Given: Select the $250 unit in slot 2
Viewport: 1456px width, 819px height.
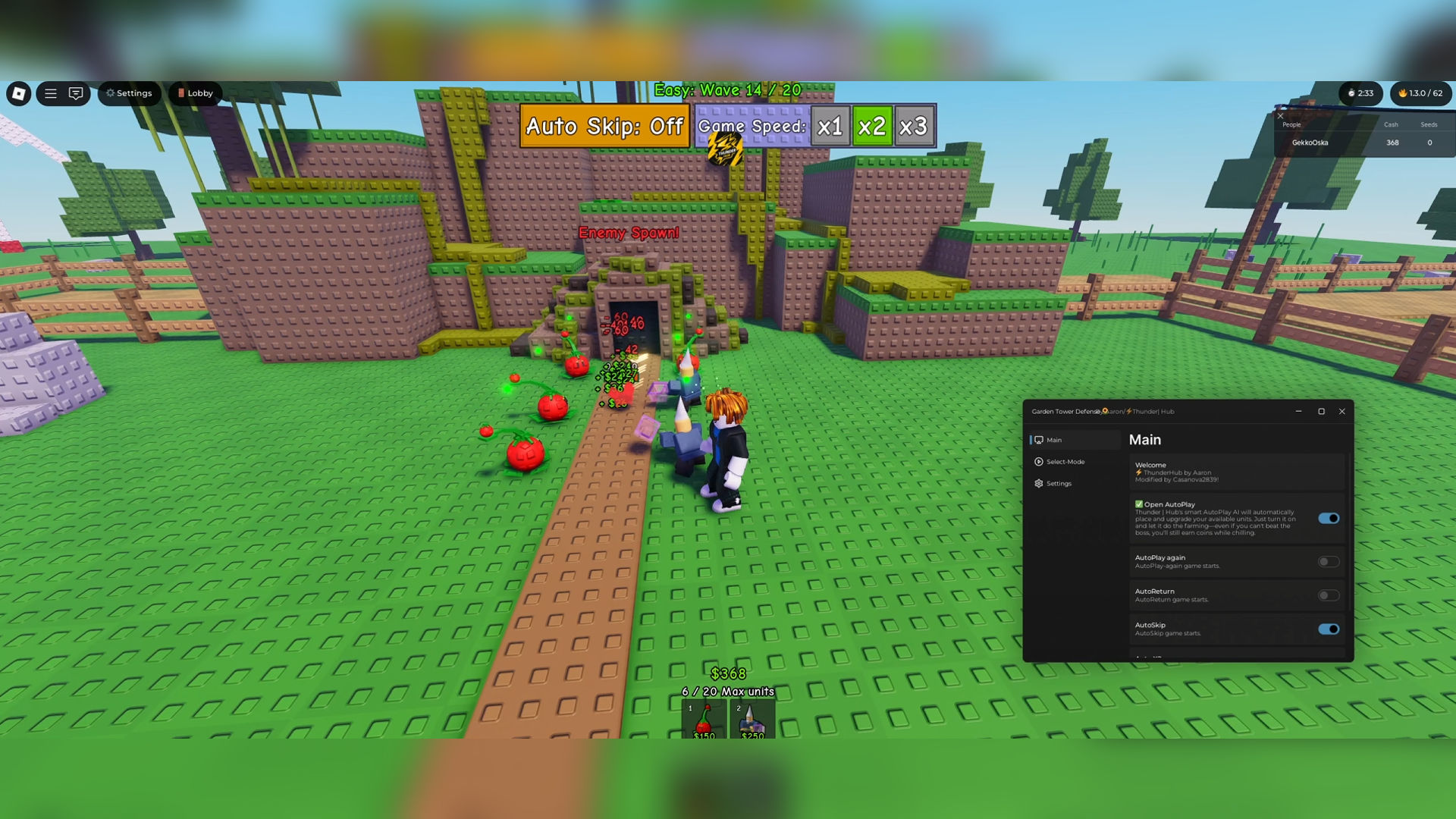Looking at the screenshot, I should pyautogui.click(x=752, y=720).
